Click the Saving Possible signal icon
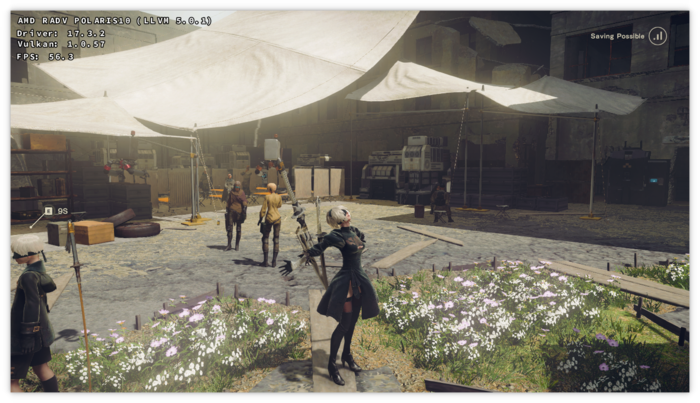The image size is (700, 403). tap(657, 36)
